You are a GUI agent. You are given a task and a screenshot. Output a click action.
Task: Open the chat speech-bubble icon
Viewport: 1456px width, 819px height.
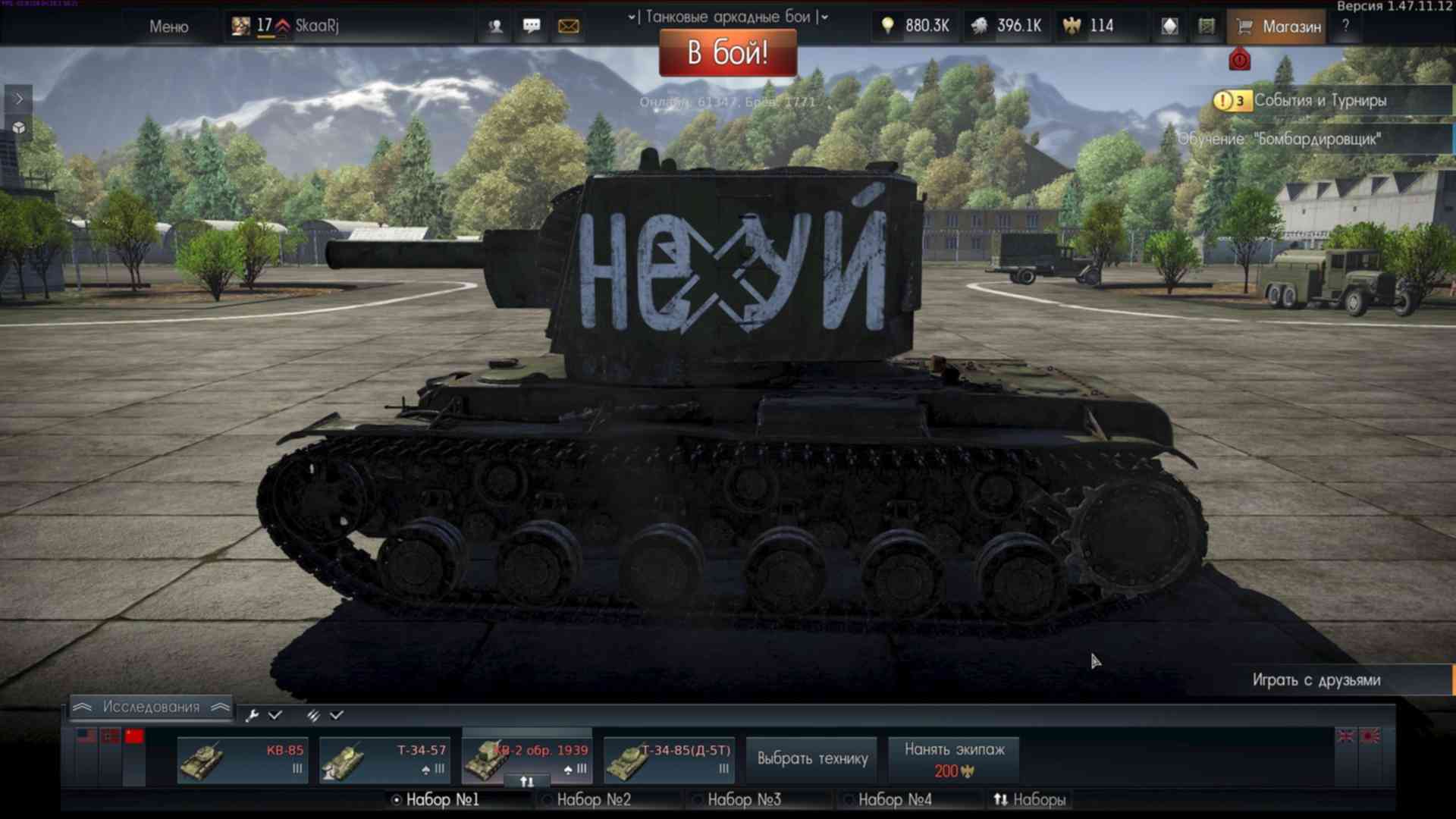pos(532,27)
